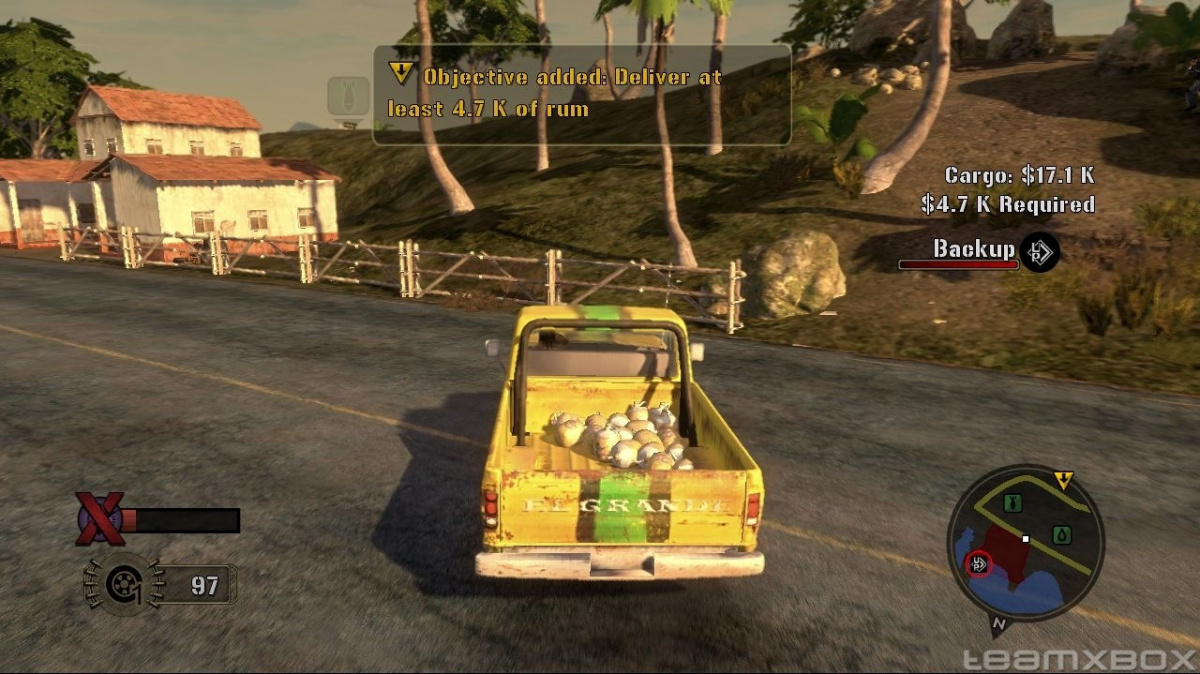Open the rum delivery objective notification
The image size is (1200, 674).
click(582, 93)
